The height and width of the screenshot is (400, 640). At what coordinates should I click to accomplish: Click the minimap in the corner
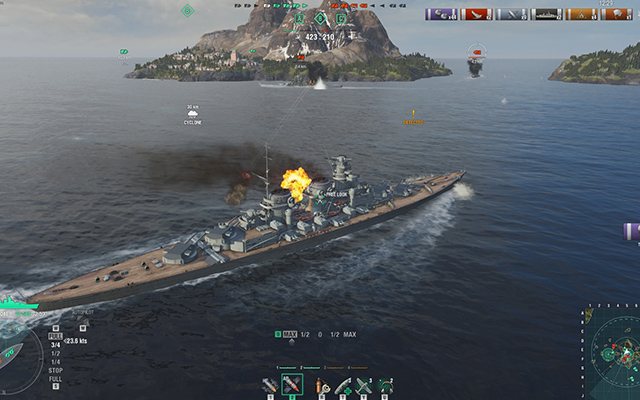click(x=612, y=354)
